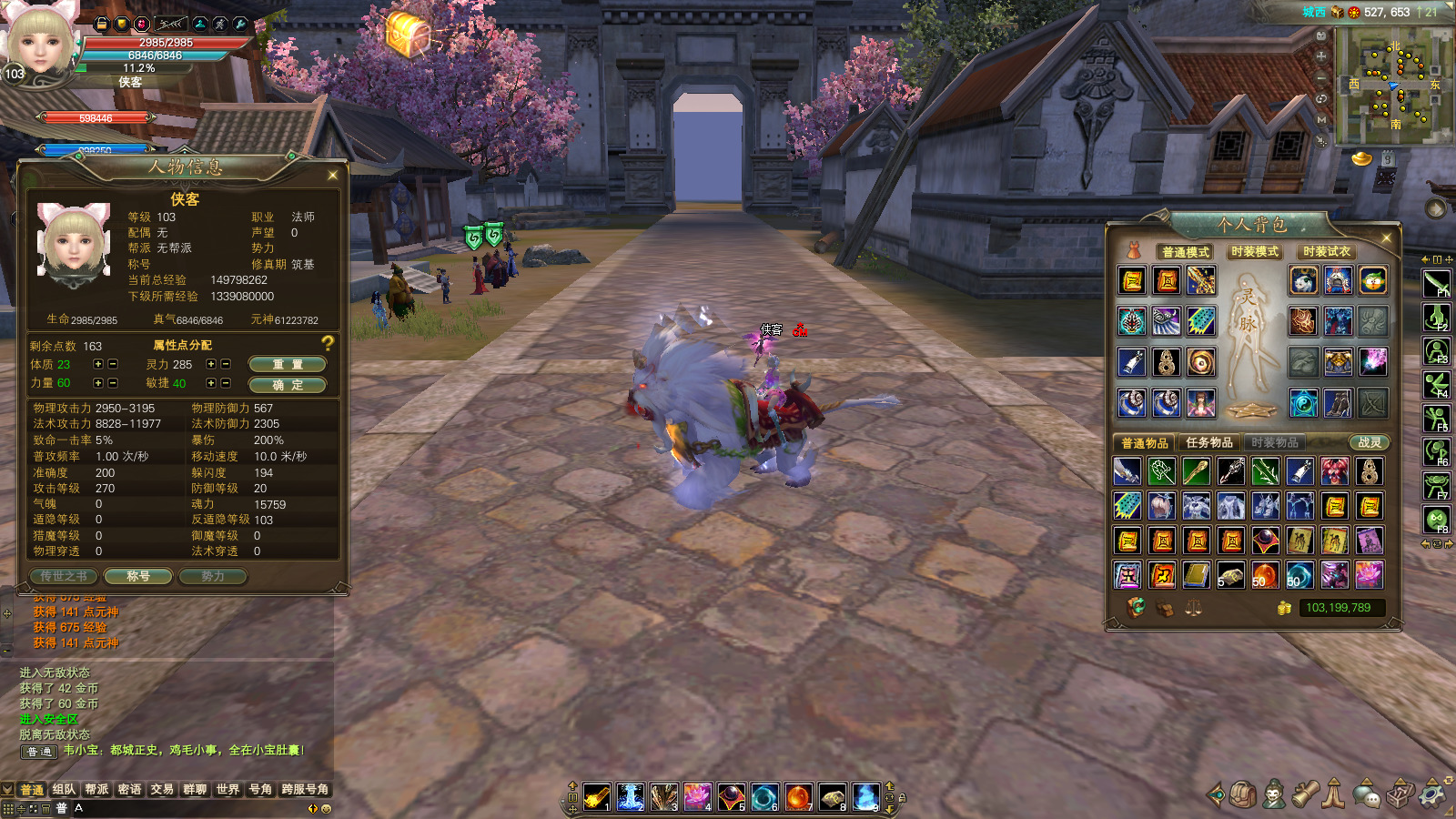
Task: Select the 普通物品 bag tab
Action: pos(1145,443)
